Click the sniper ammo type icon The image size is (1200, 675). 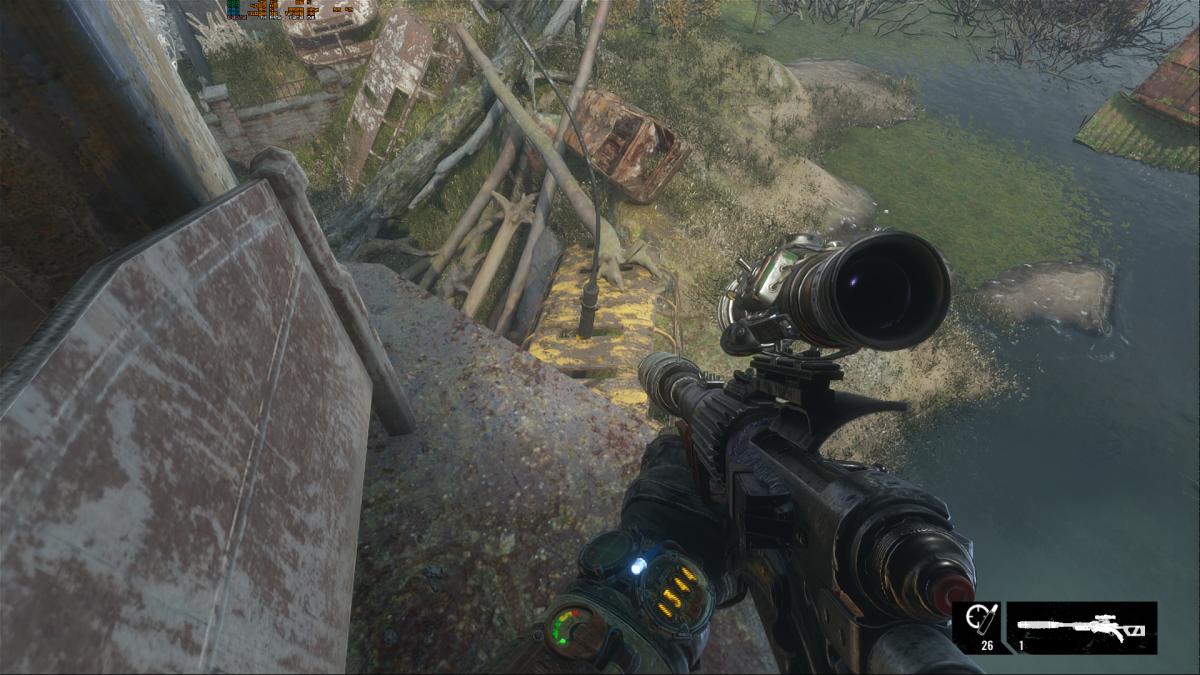click(977, 622)
